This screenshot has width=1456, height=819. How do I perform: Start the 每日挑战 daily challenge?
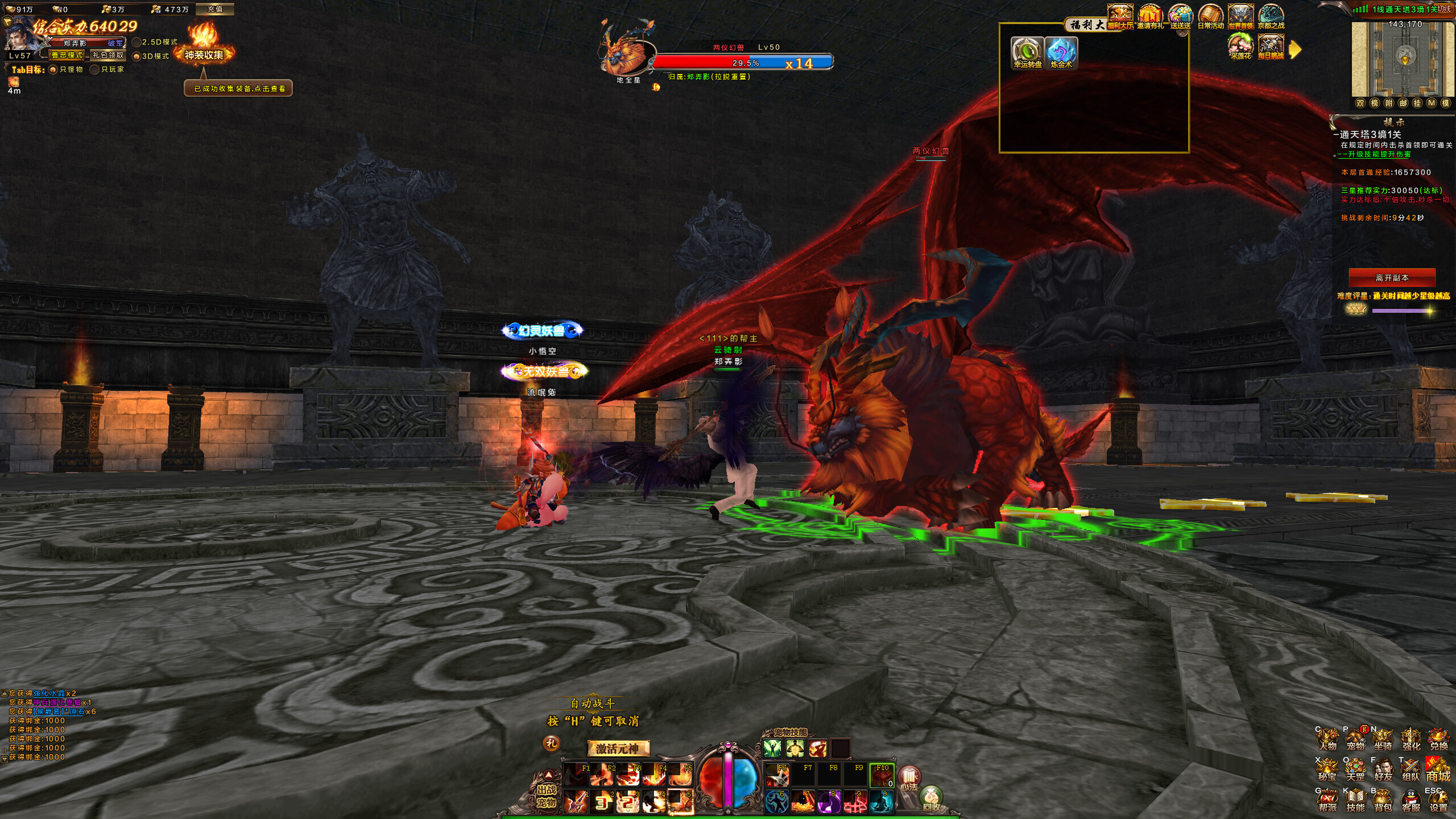[1271, 47]
